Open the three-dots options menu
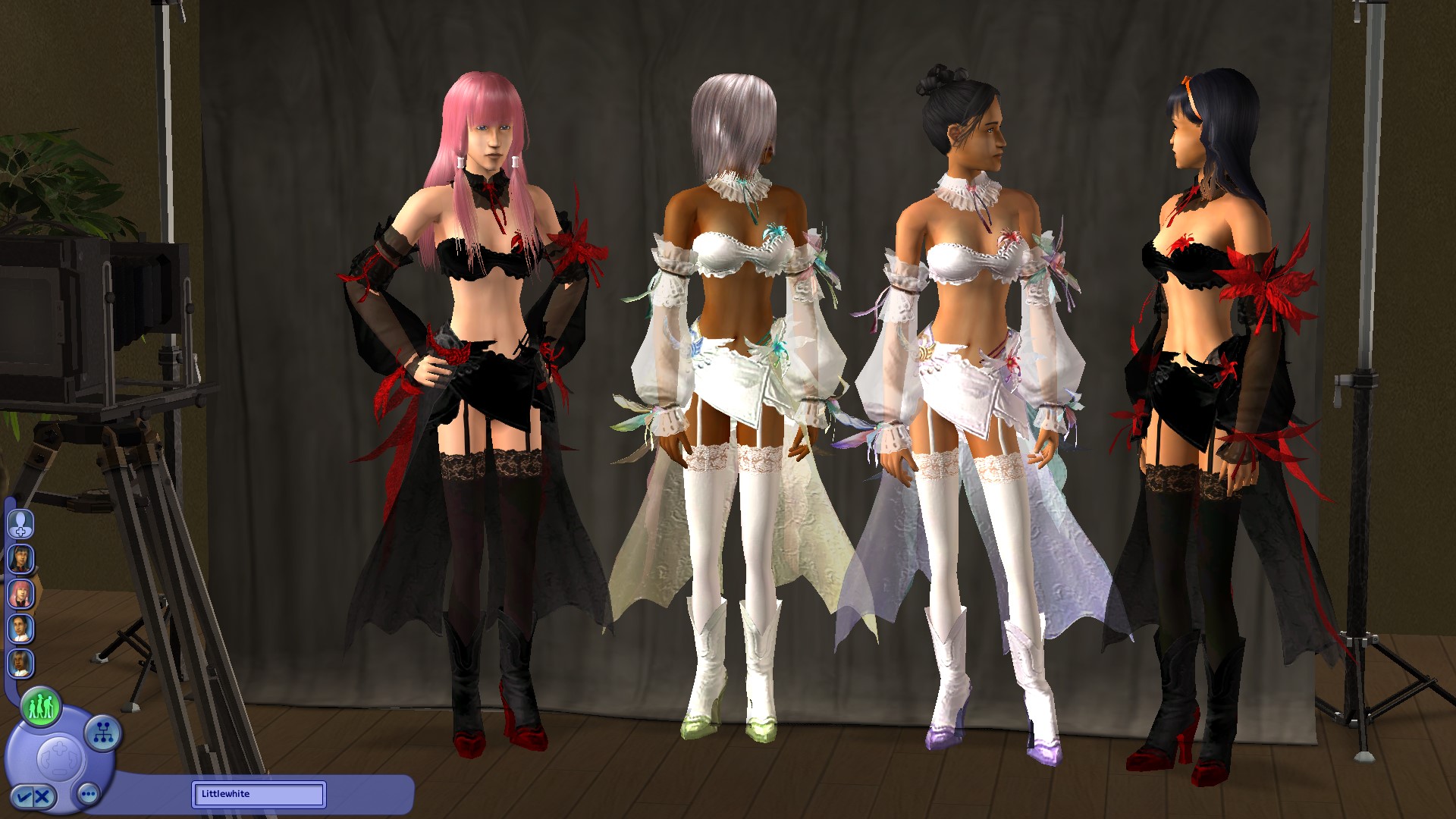The image size is (1456, 819). click(88, 795)
